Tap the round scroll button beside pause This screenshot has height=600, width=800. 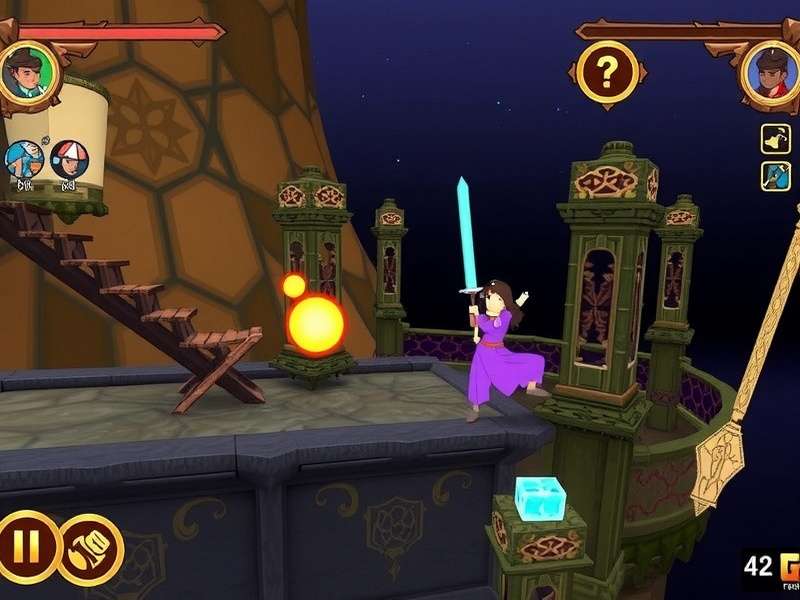90,549
